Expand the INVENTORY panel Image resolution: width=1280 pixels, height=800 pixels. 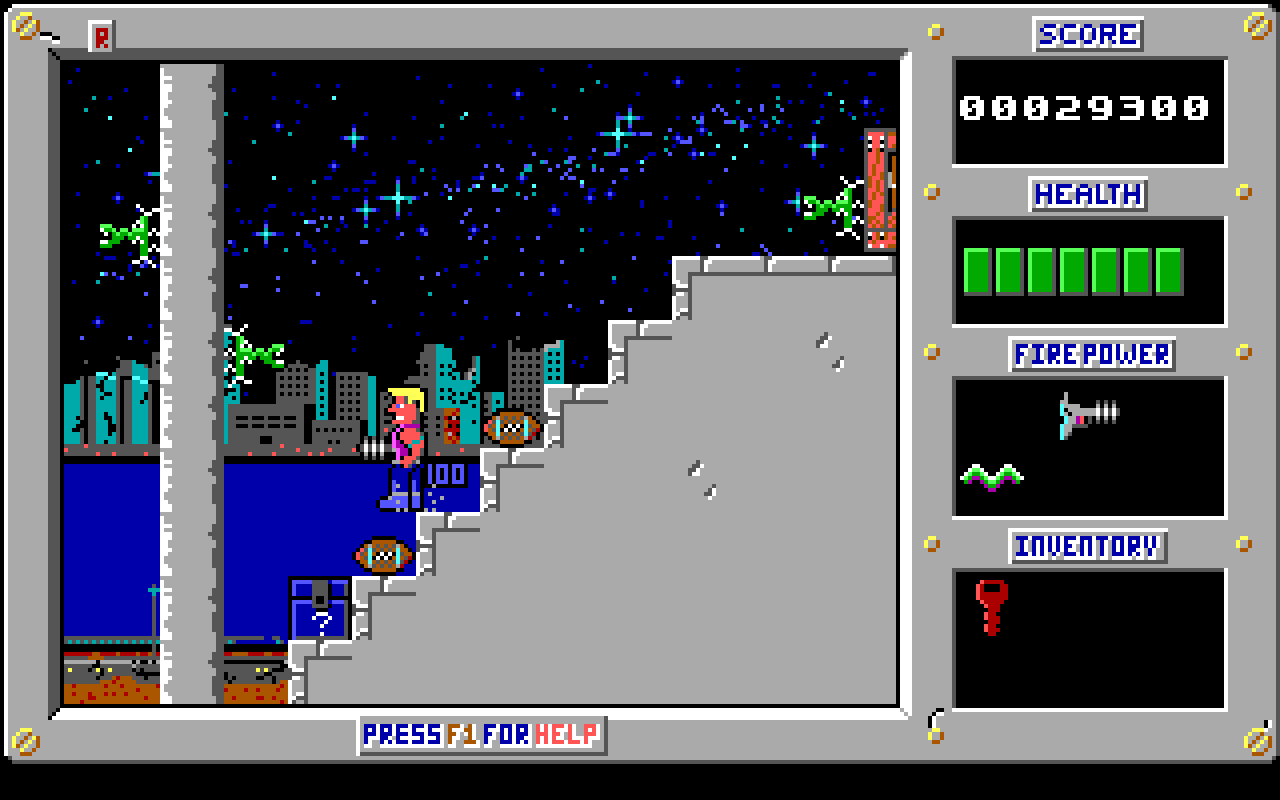pyautogui.click(x=1089, y=640)
